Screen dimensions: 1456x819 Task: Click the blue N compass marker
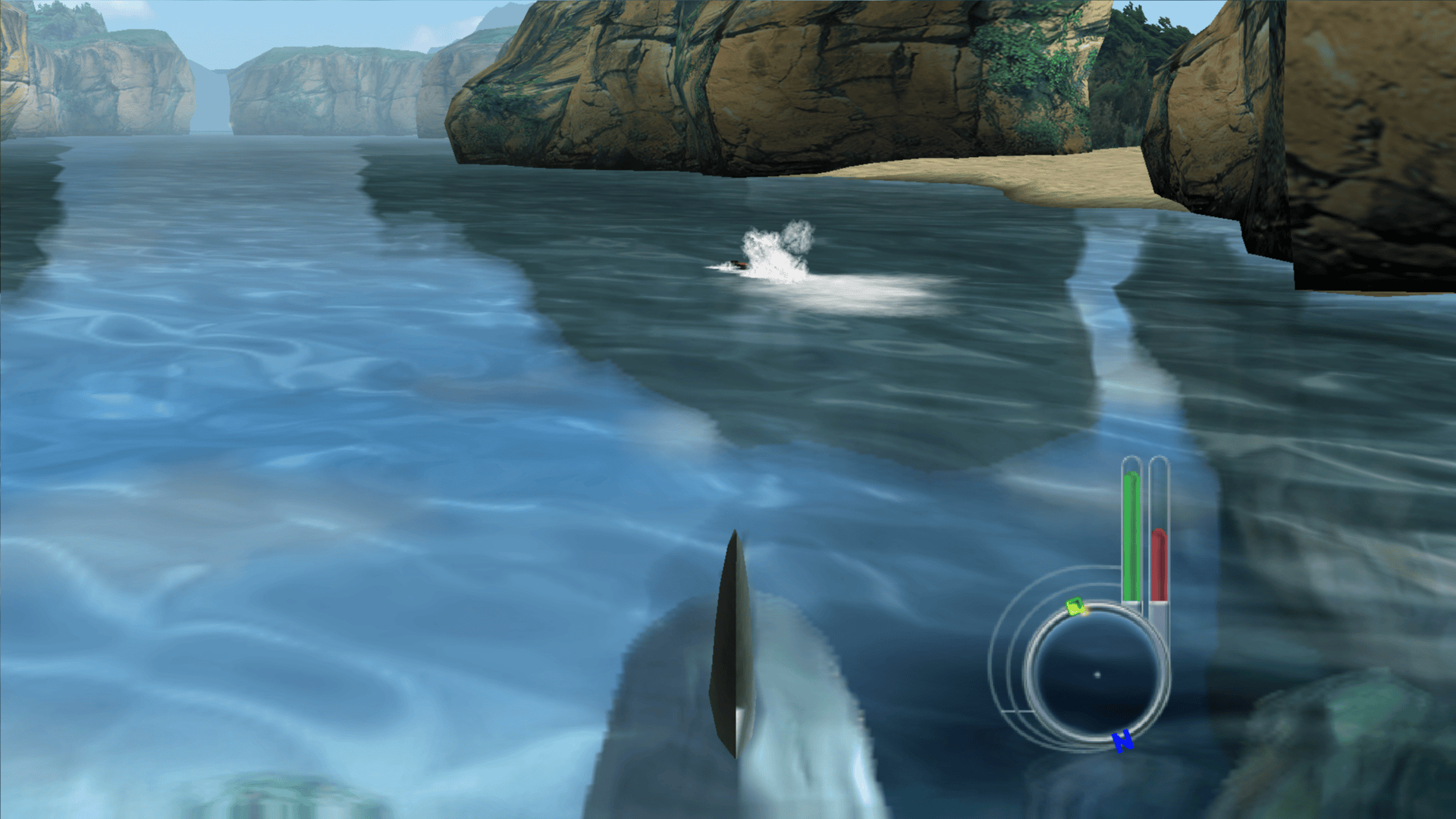[x=1122, y=740]
